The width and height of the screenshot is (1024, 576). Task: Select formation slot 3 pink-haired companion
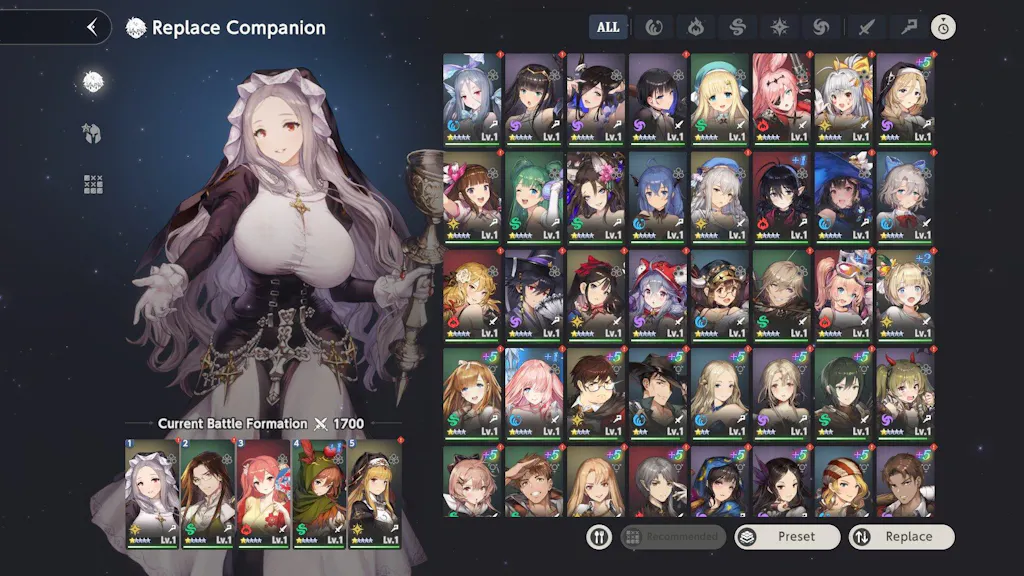click(x=263, y=493)
